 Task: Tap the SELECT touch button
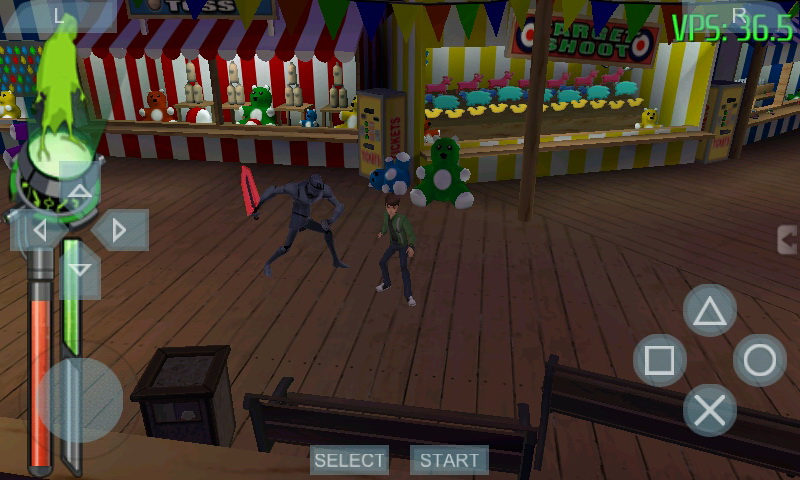coord(349,460)
